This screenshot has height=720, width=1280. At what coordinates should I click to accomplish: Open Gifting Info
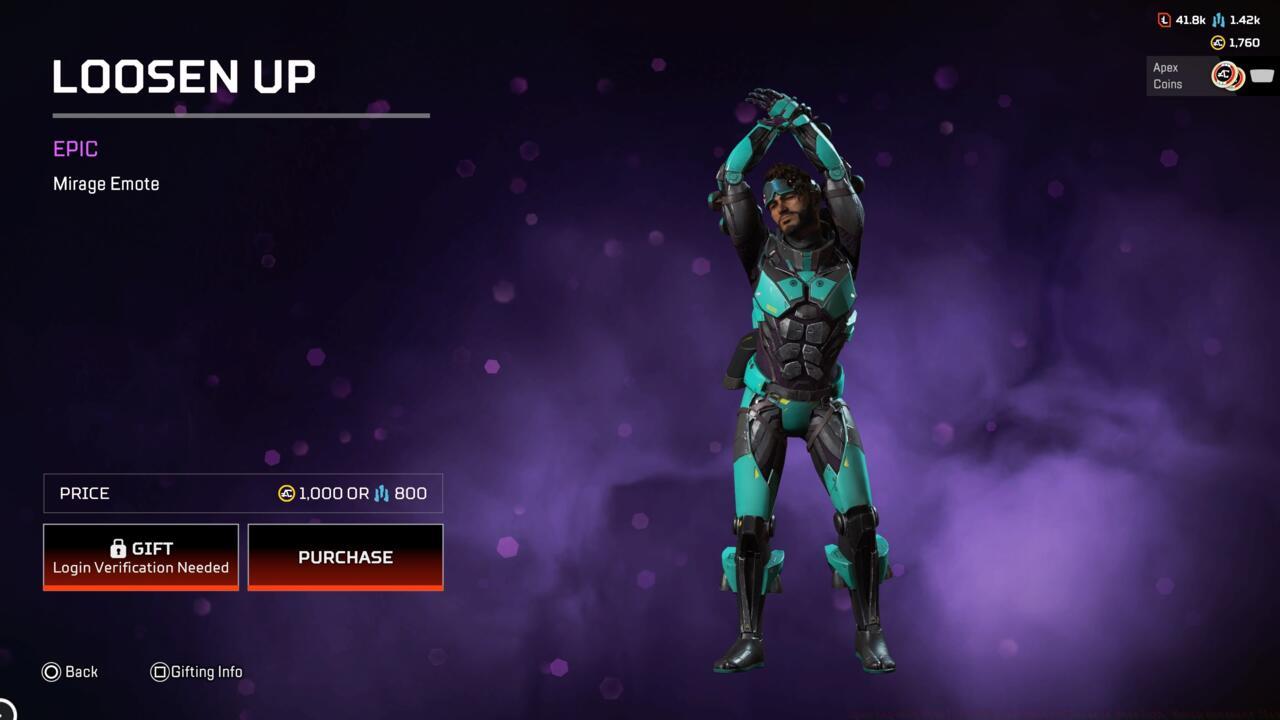(197, 672)
